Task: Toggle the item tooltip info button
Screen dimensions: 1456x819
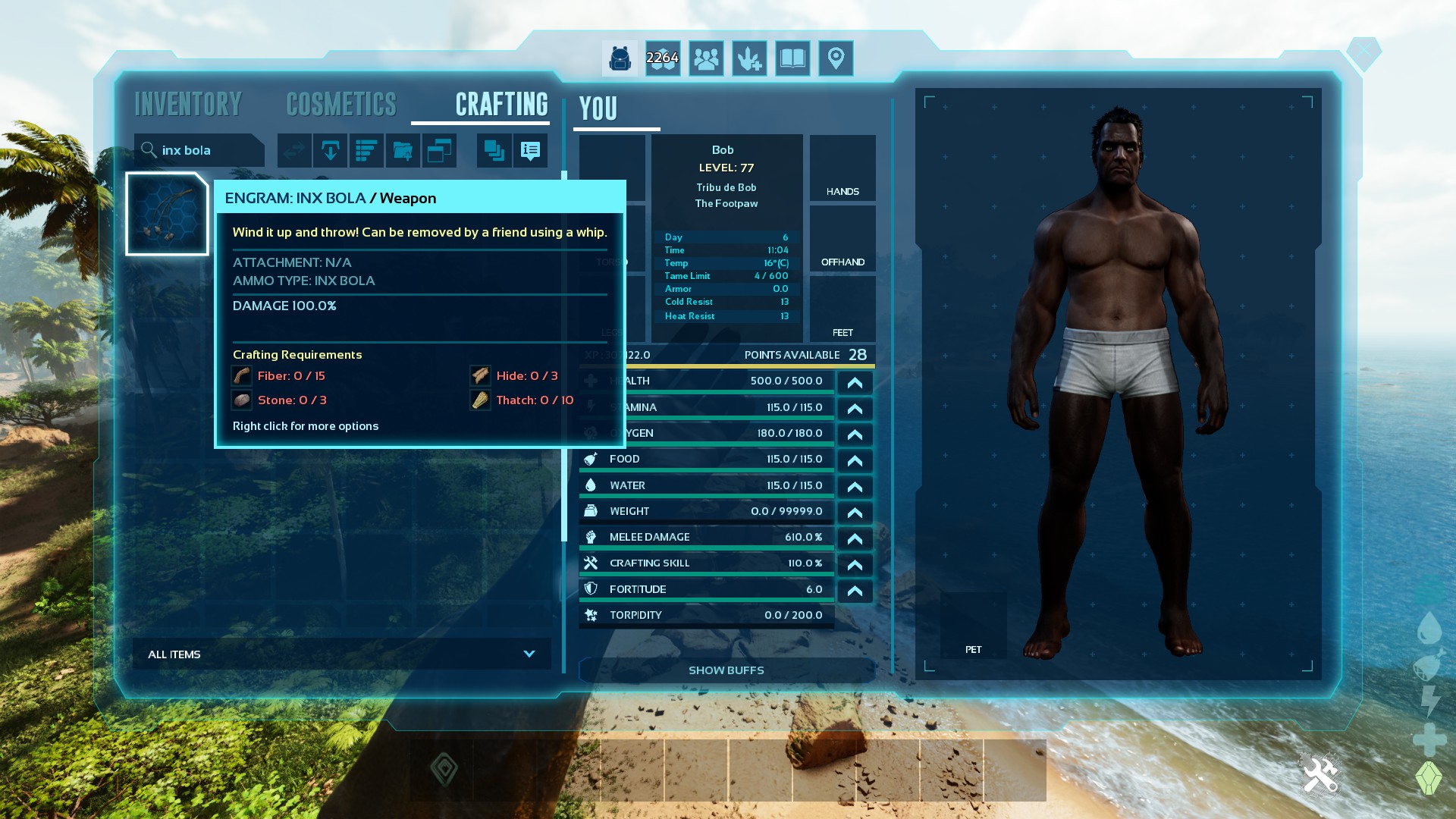Action: (530, 150)
